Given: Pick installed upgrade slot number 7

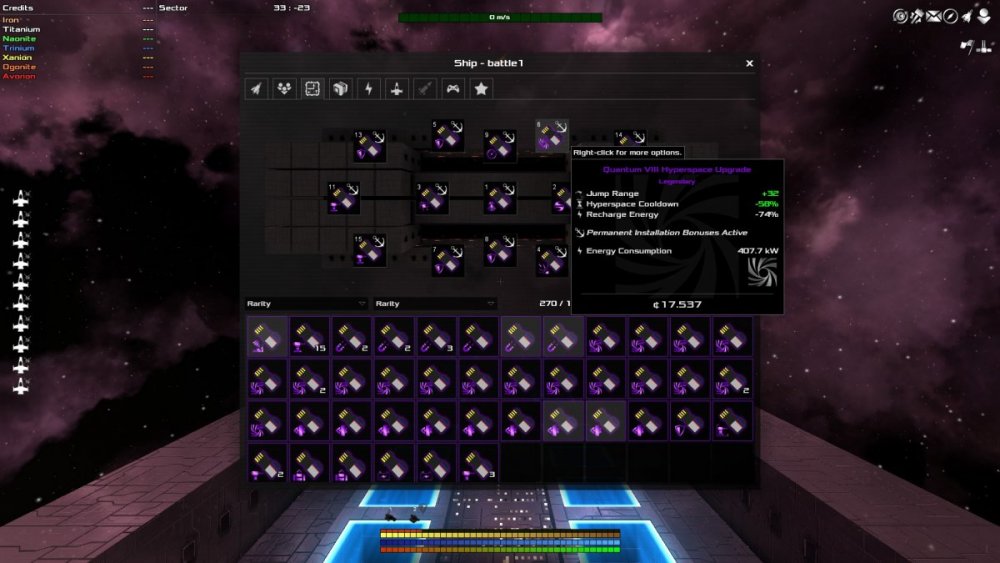Looking at the screenshot, I should point(447,261).
